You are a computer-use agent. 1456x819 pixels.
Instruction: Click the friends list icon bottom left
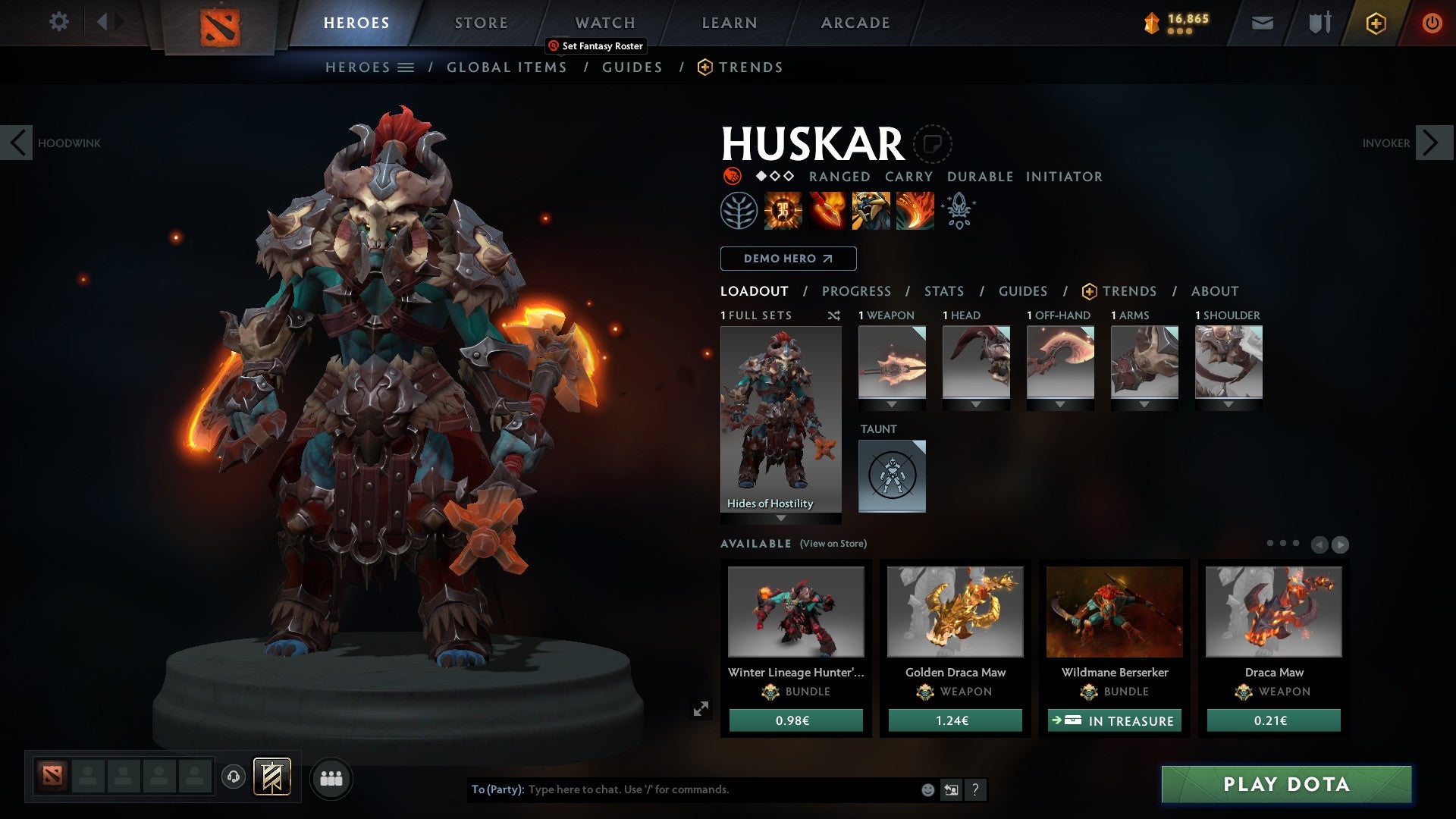pyautogui.click(x=331, y=777)
